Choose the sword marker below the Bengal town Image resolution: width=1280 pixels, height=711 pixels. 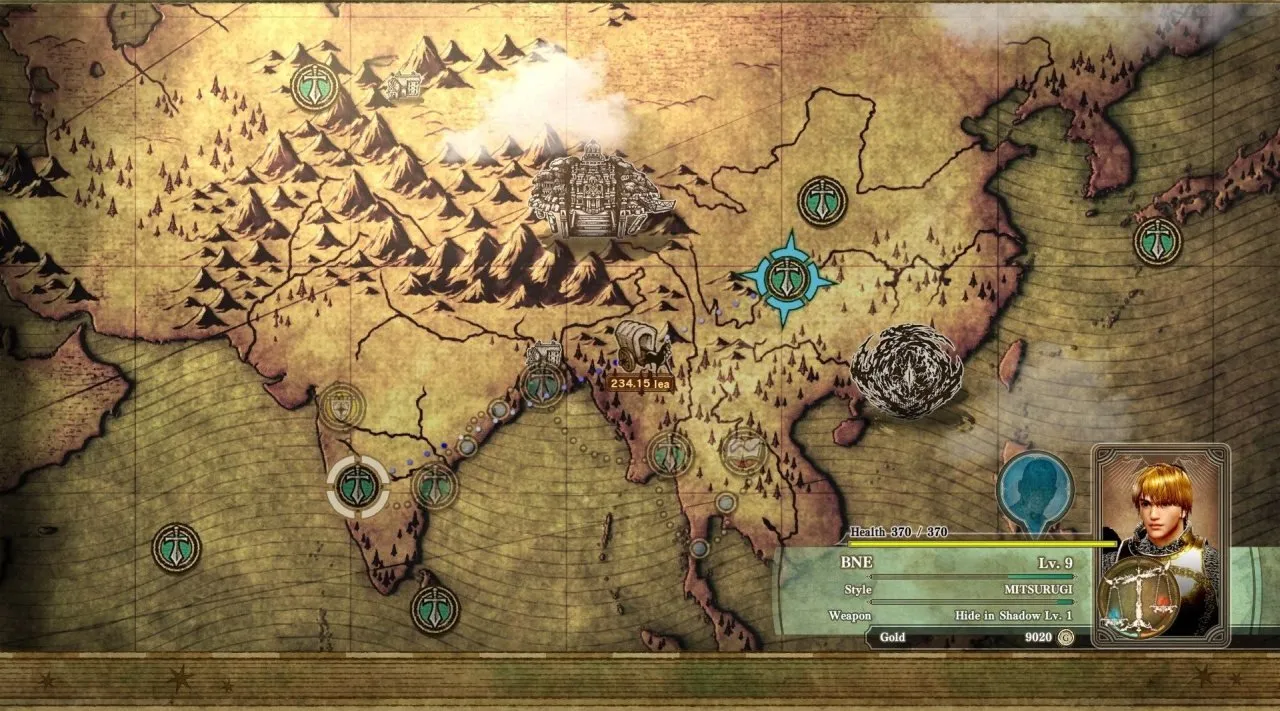click(x=543, y=385)
